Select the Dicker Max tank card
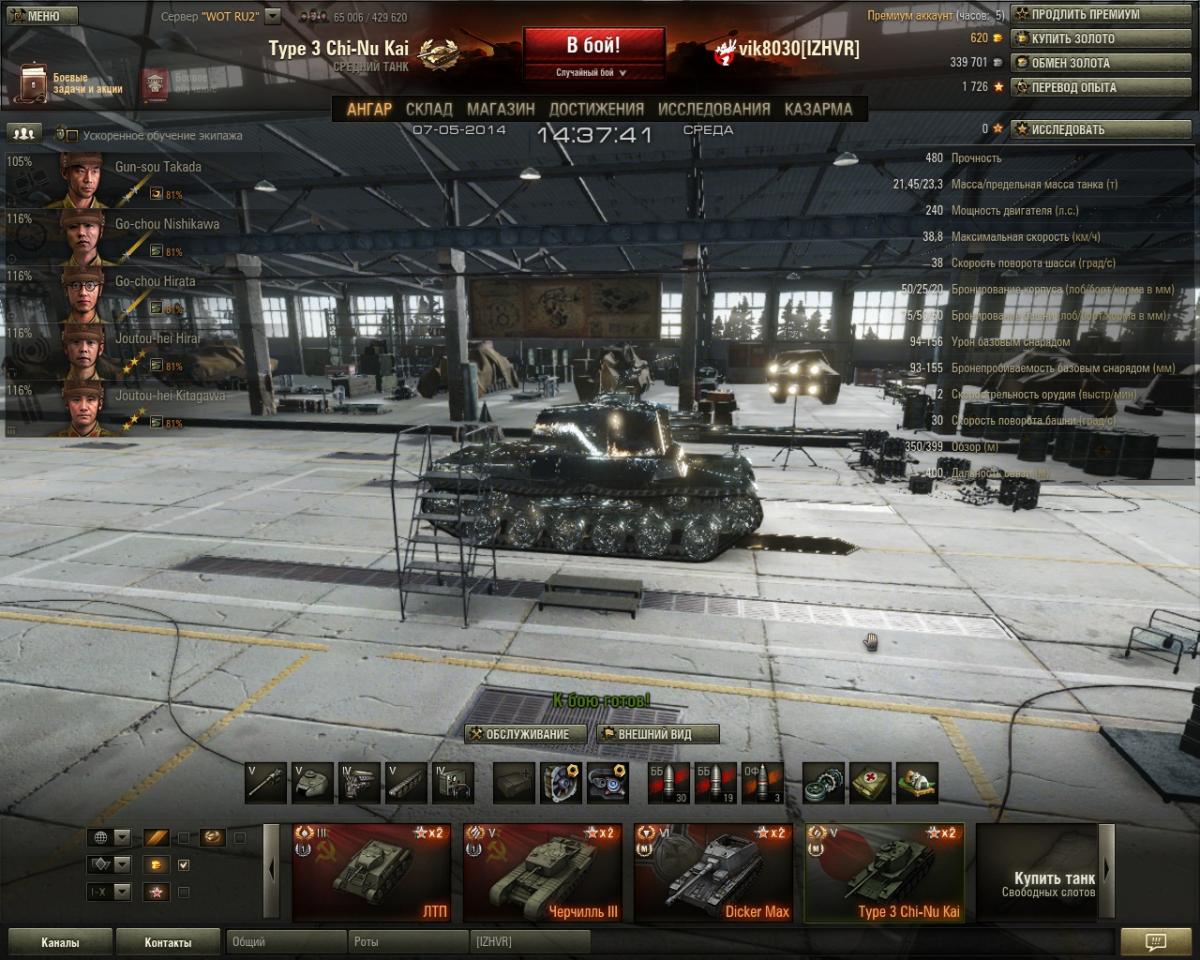1200x960 pixels. coord(713,872)
